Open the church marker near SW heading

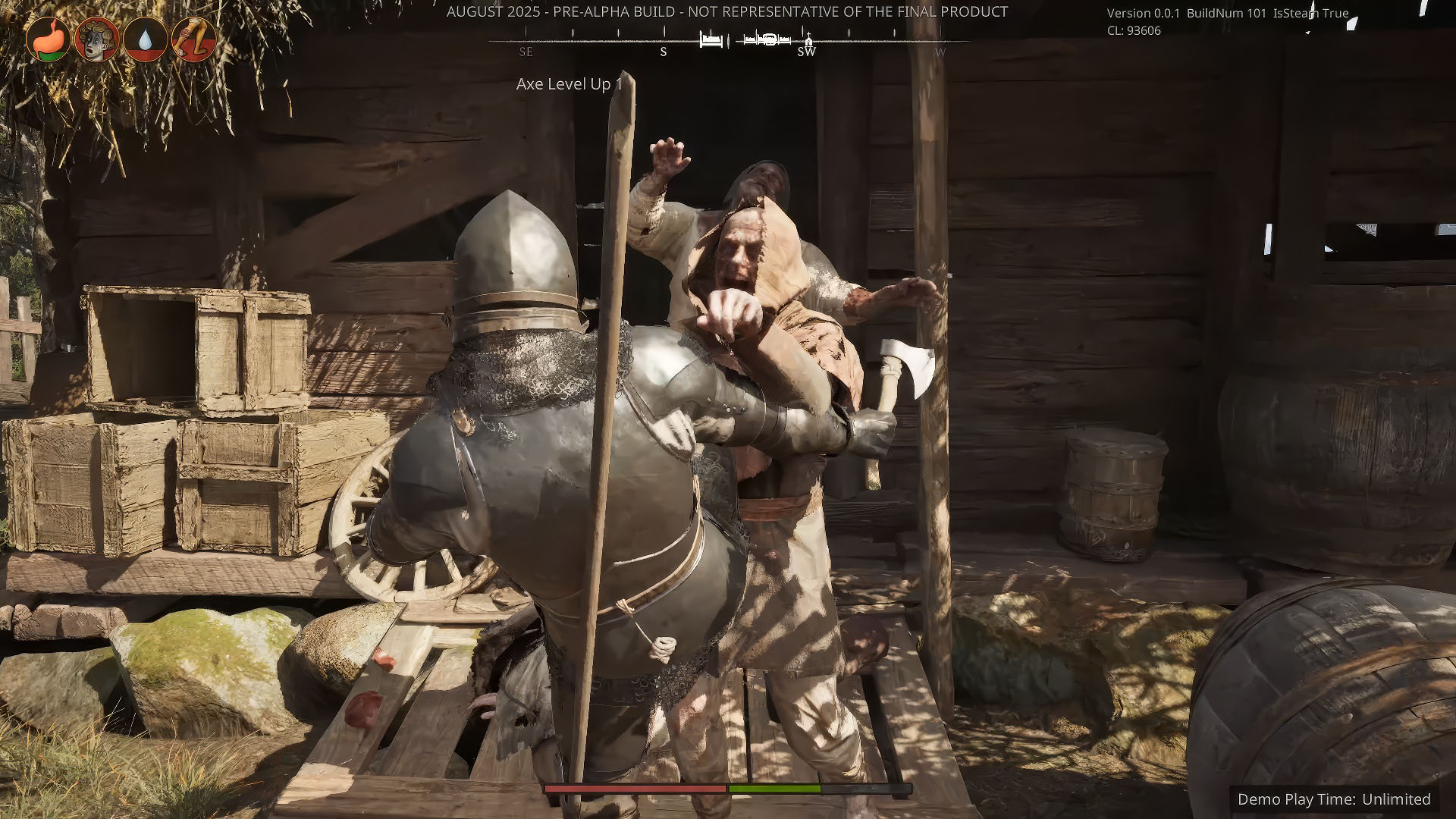(808, 39)
